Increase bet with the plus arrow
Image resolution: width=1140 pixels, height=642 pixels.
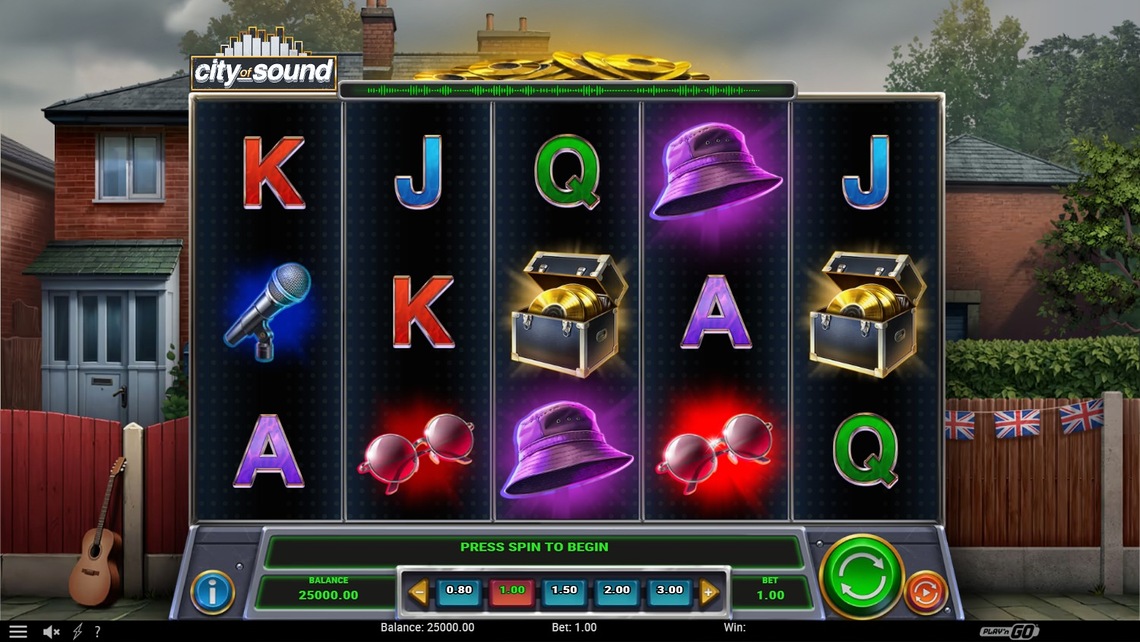pyautogui.click(x=709, y=592)
